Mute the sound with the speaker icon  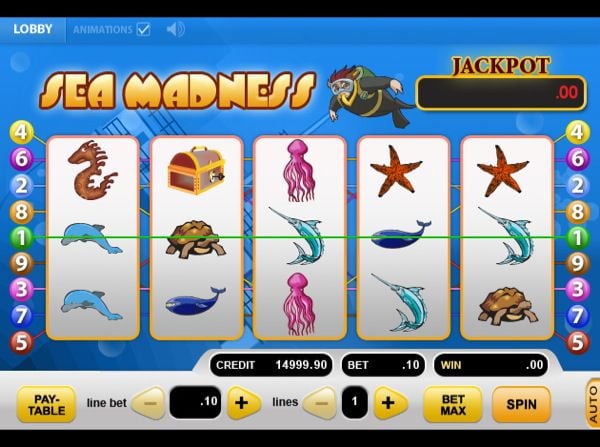175,29
